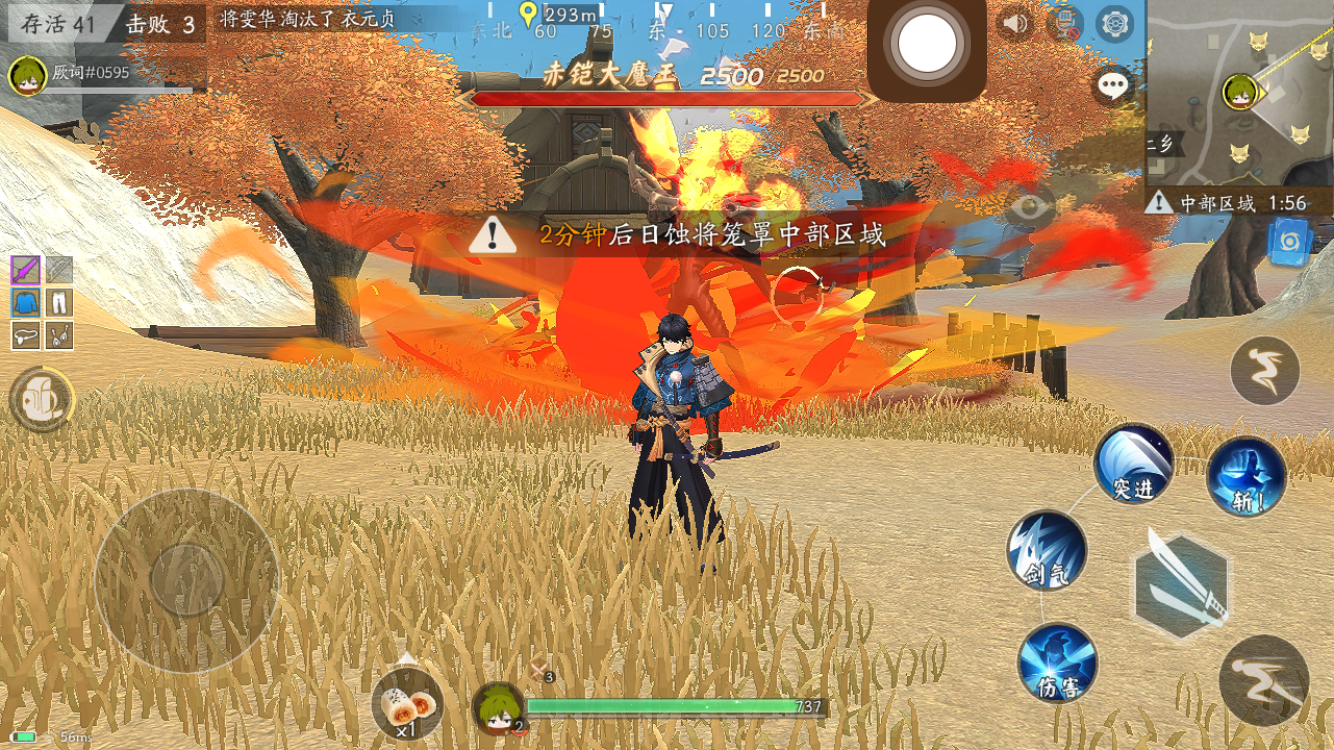Cast the 剑气 sword energy skill

[1046, 551]
